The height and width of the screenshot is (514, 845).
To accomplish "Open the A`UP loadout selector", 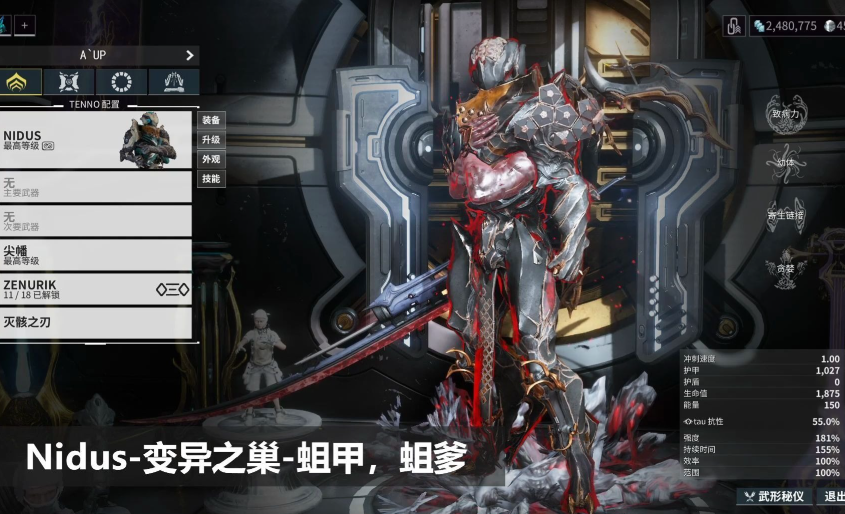I will 99,55.
